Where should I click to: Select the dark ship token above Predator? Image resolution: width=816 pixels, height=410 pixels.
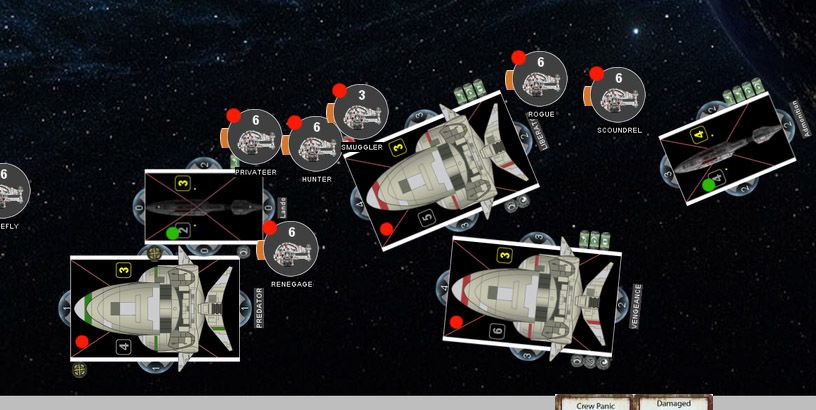click(204, 206)
